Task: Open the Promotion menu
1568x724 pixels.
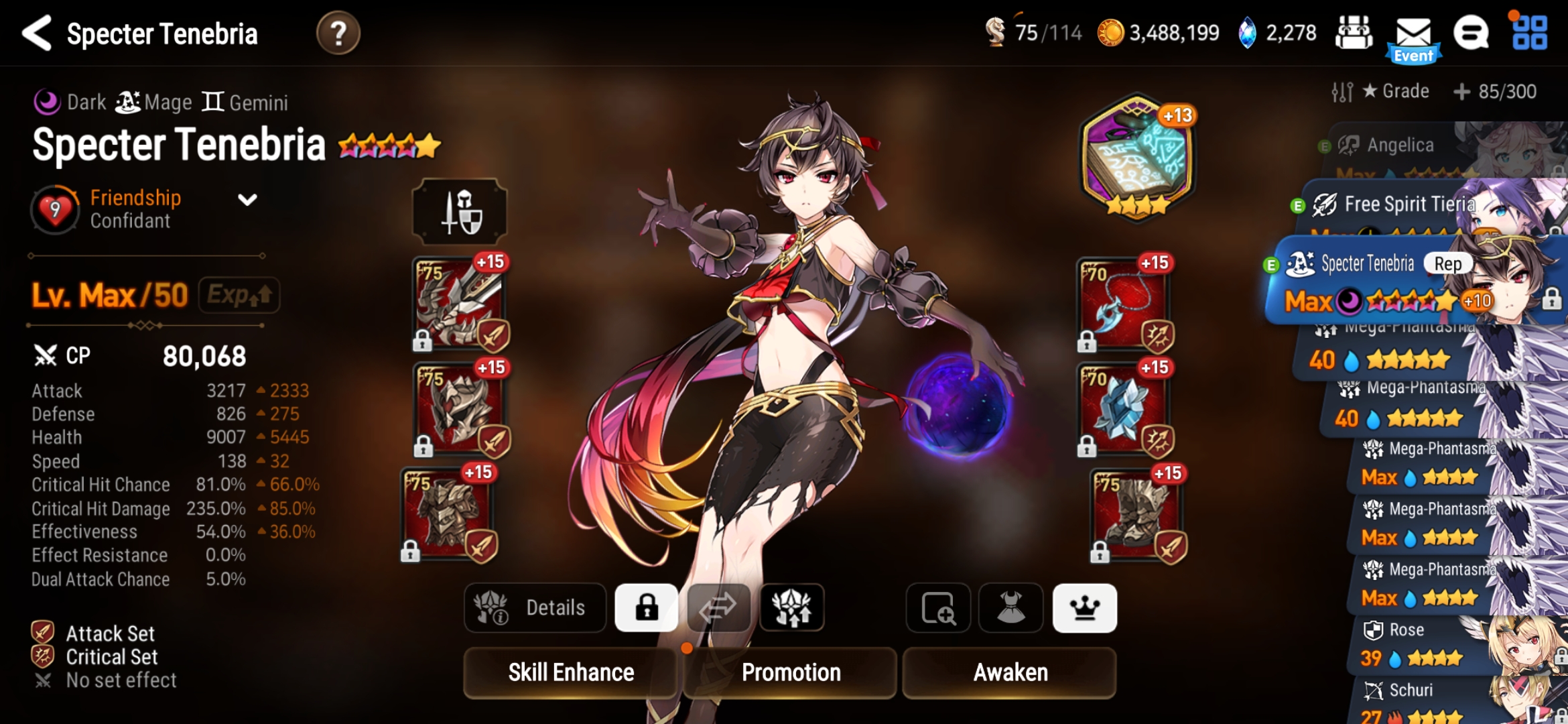Action: point(791,672)
